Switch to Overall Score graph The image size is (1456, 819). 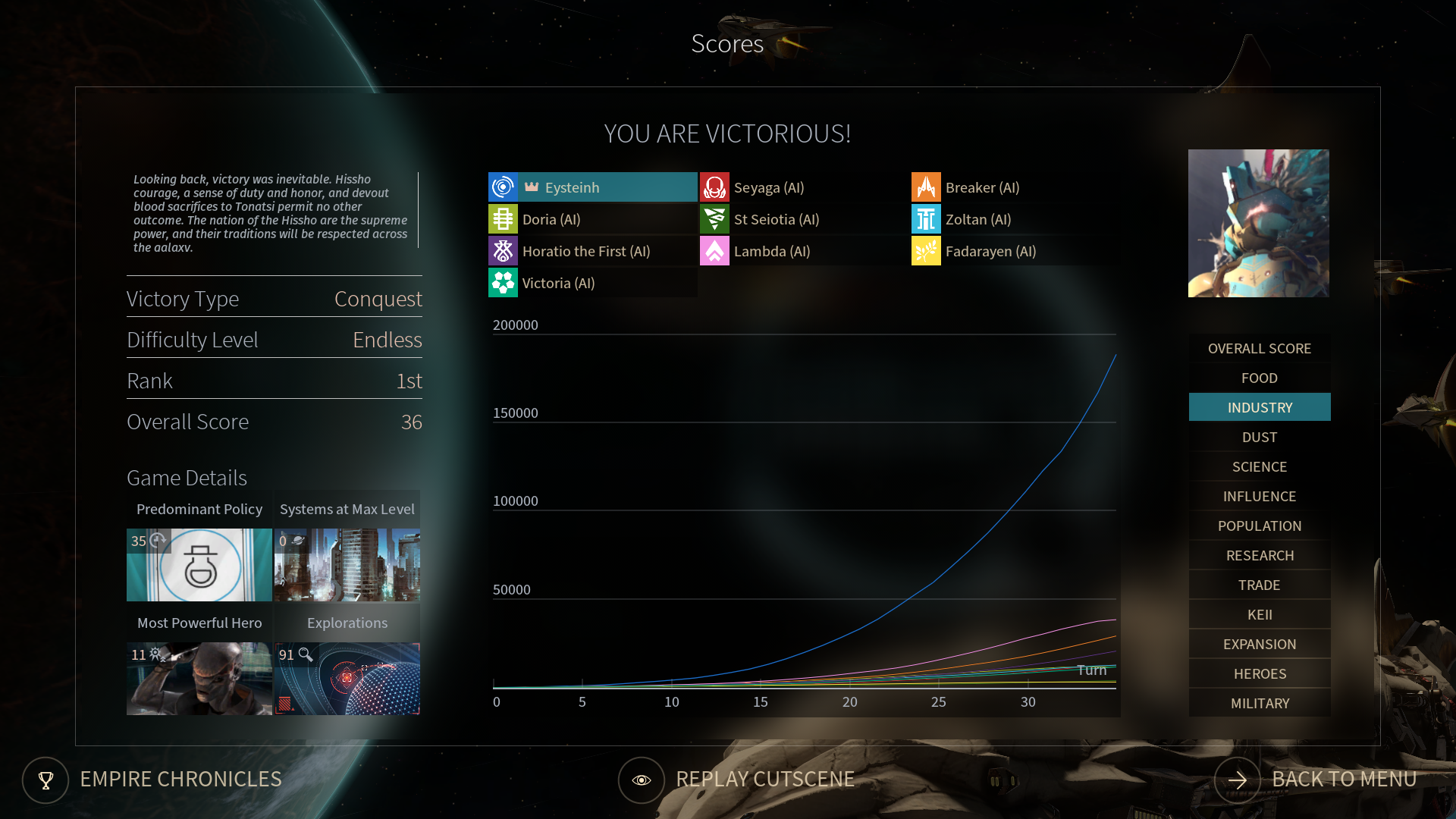pyautogui.click(x=1259, y=349)
